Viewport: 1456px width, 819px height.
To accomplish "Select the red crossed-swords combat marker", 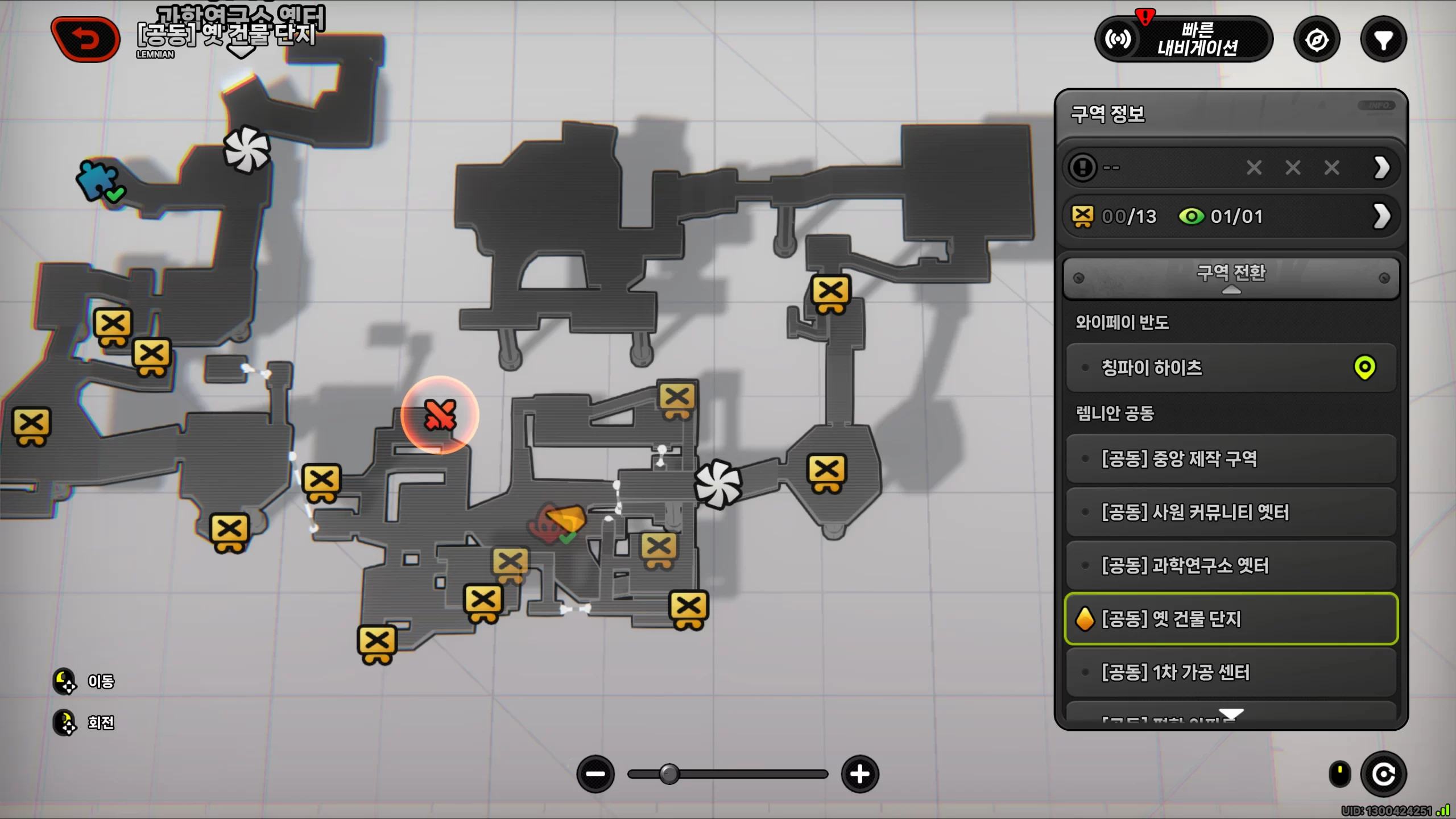I will click(440, 415).
